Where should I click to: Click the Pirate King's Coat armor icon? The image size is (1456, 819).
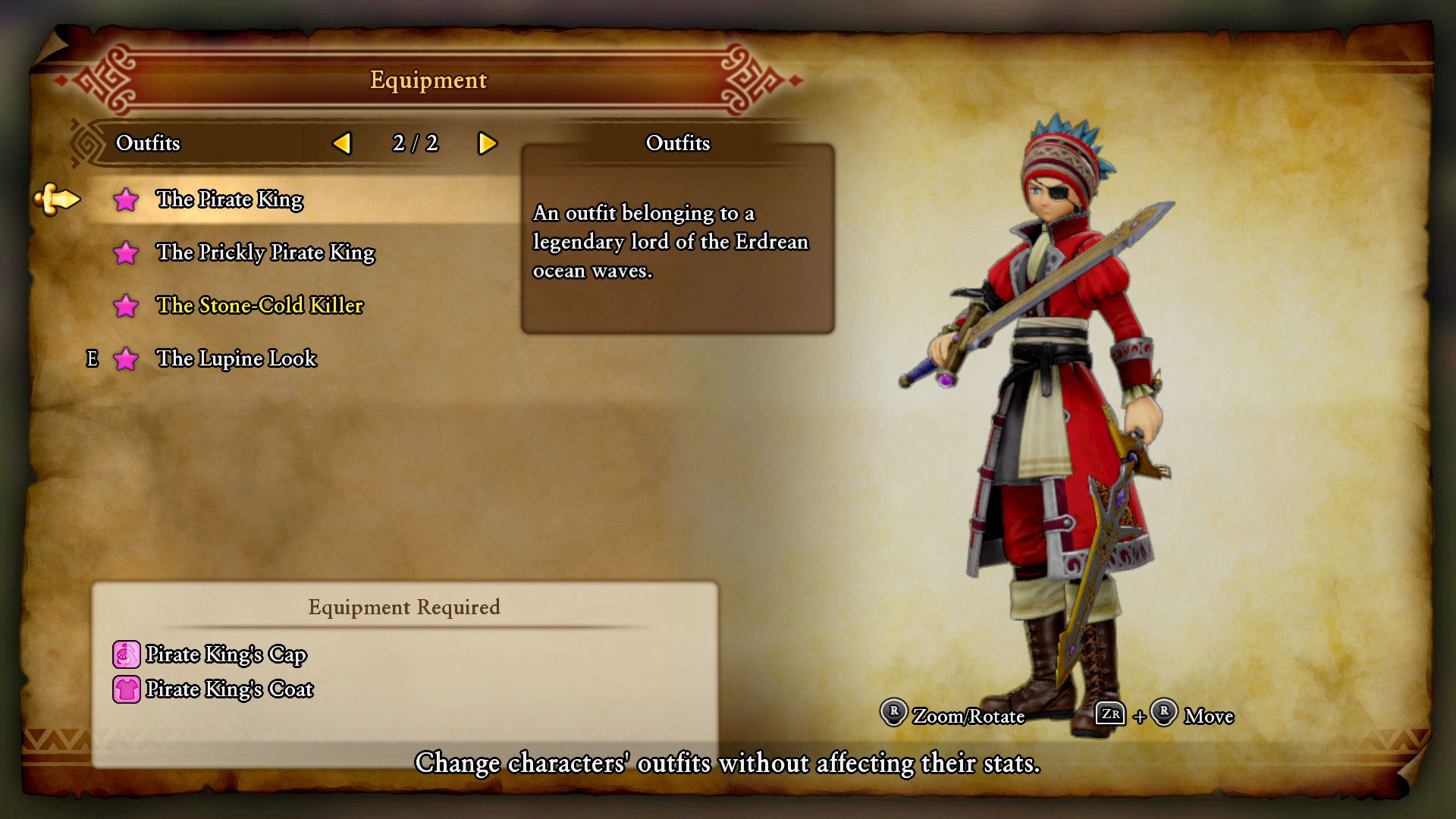pyautogui.click(x=126, y=689)
